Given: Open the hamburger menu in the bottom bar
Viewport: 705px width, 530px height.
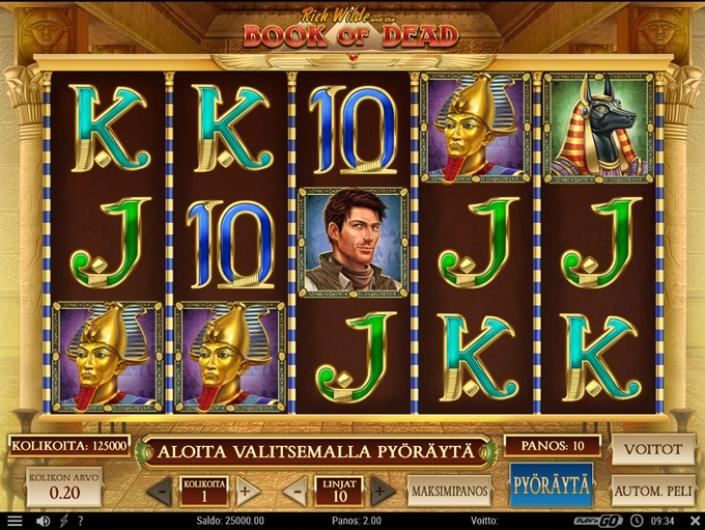Looking at the screenshot, I should tap(14, 521).
